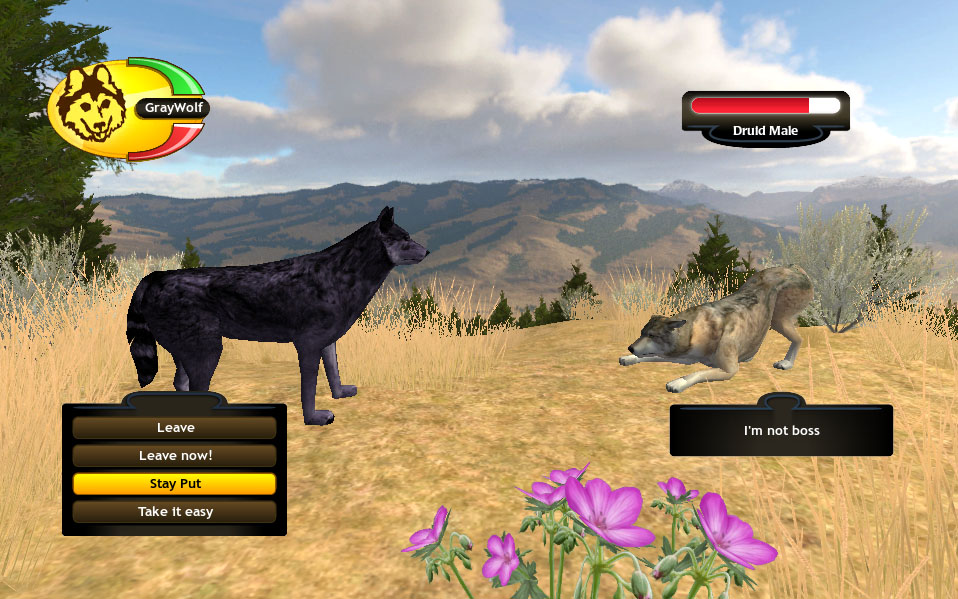The image size is (958, 599).
Task: Click the GrayWolf wolf portrait badge
Action: (x=91, y=105)
